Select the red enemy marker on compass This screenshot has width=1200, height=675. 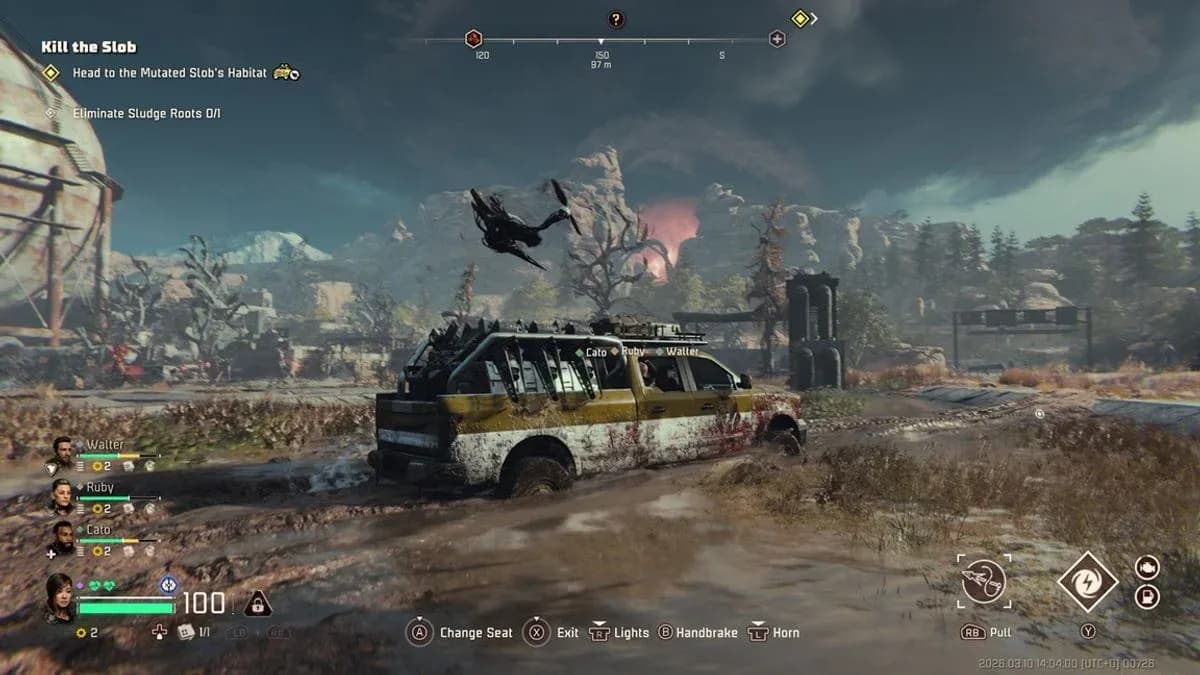[474, 39]
